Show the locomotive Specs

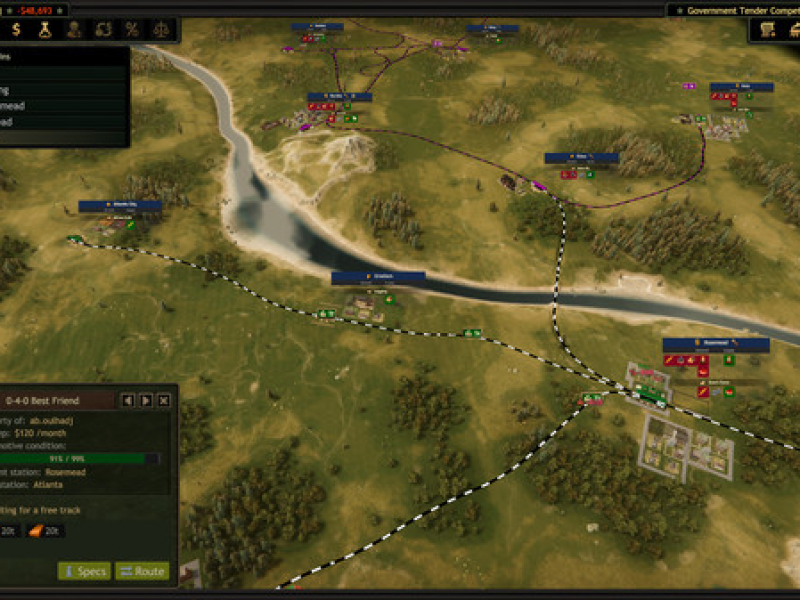[x=83, y=571]
